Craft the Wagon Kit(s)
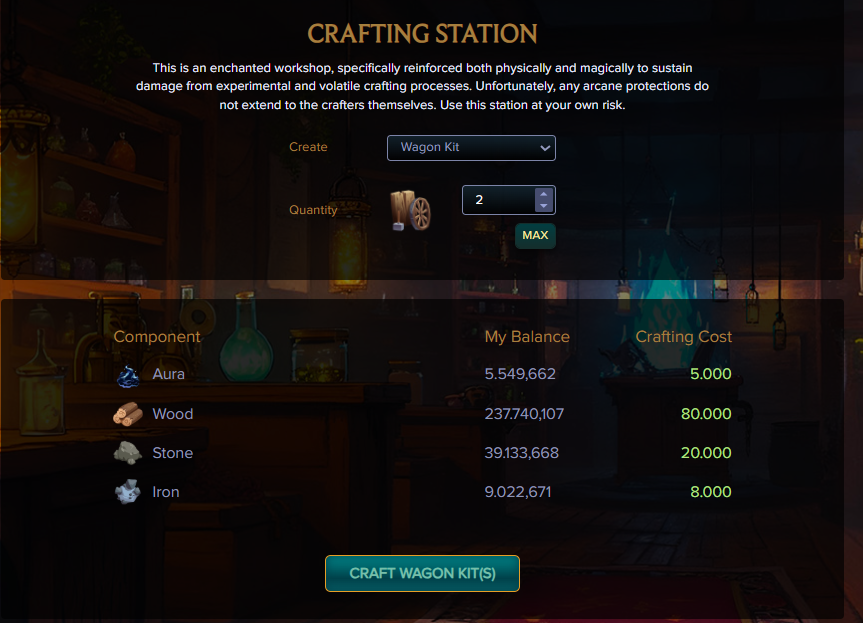Viewport: 863px width, 623px height. coord(422,574)
